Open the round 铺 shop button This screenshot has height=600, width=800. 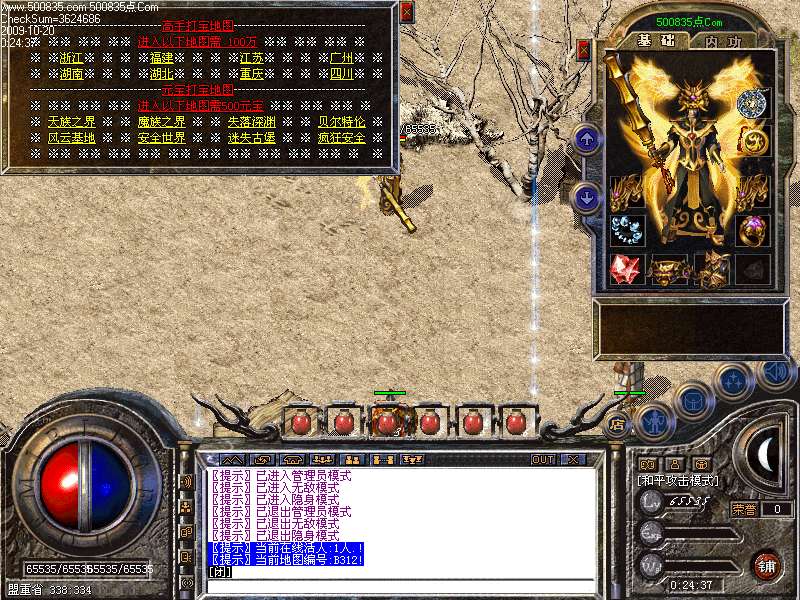click(x=767, y=565)
